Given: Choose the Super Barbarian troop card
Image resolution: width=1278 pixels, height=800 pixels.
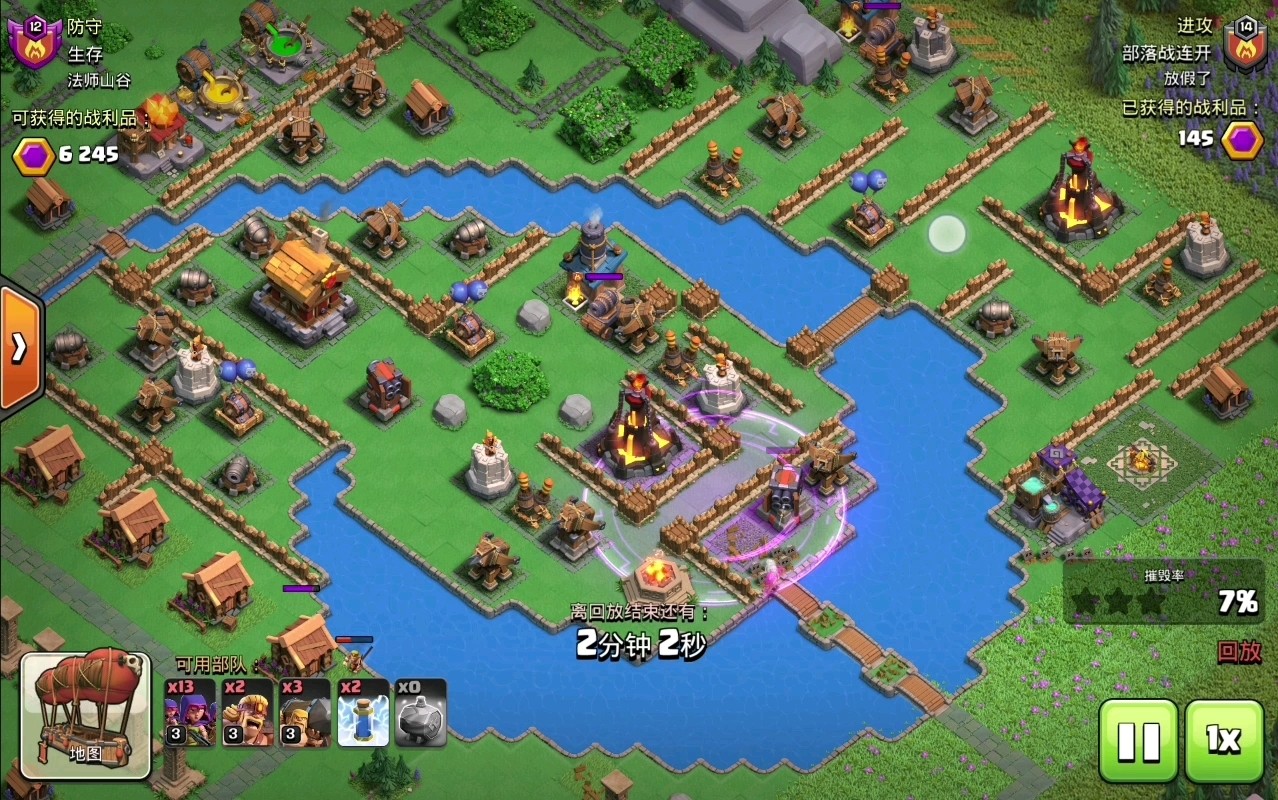Looking at the screenshot, I should point(248,713).
